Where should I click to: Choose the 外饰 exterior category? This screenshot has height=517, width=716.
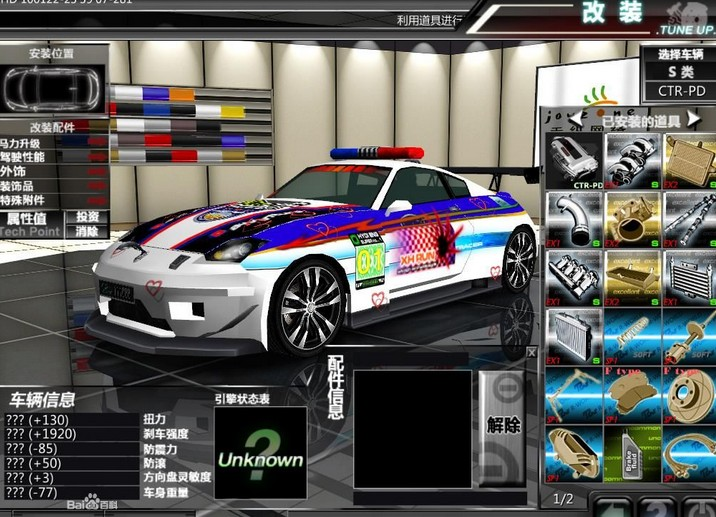click(x=22, y=171)
